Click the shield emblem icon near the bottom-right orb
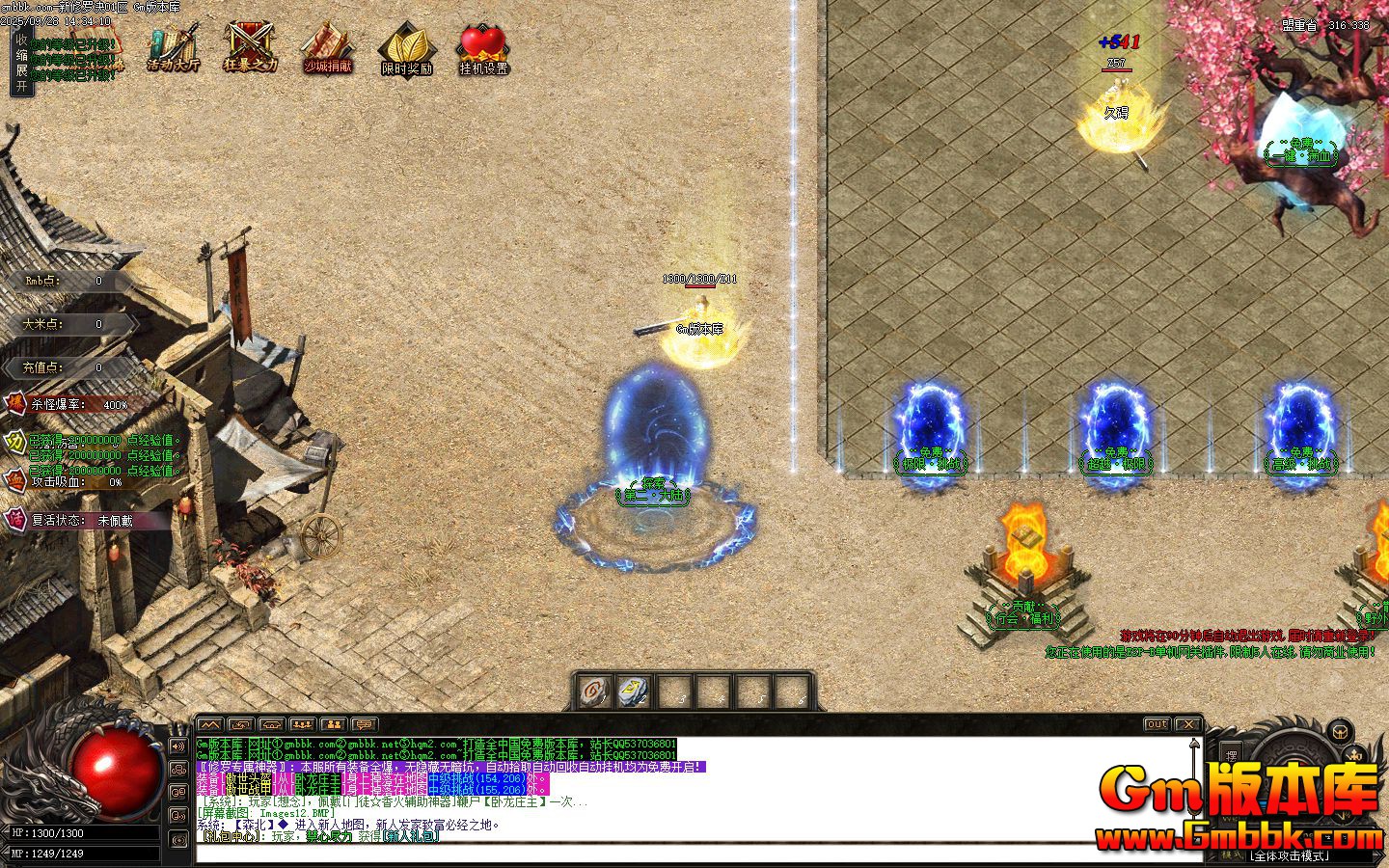The width and height of the screenshot is (1389, 868). click(x=1340, y=733)
